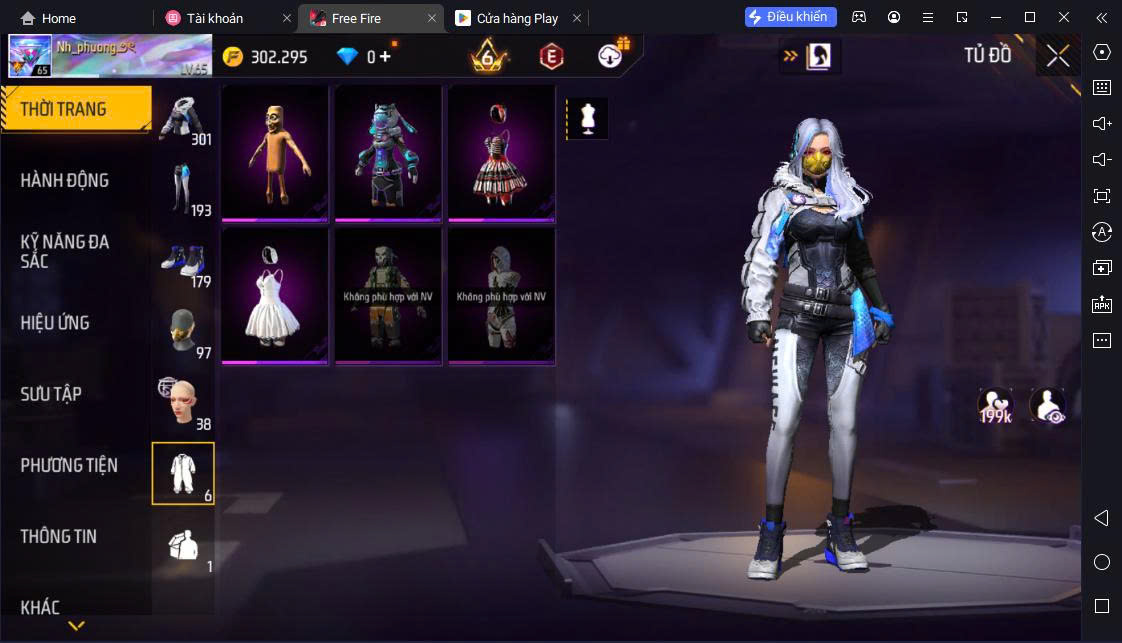
Task: Choose the mask subcategory with 97 items
Action: tap(183, 332)
